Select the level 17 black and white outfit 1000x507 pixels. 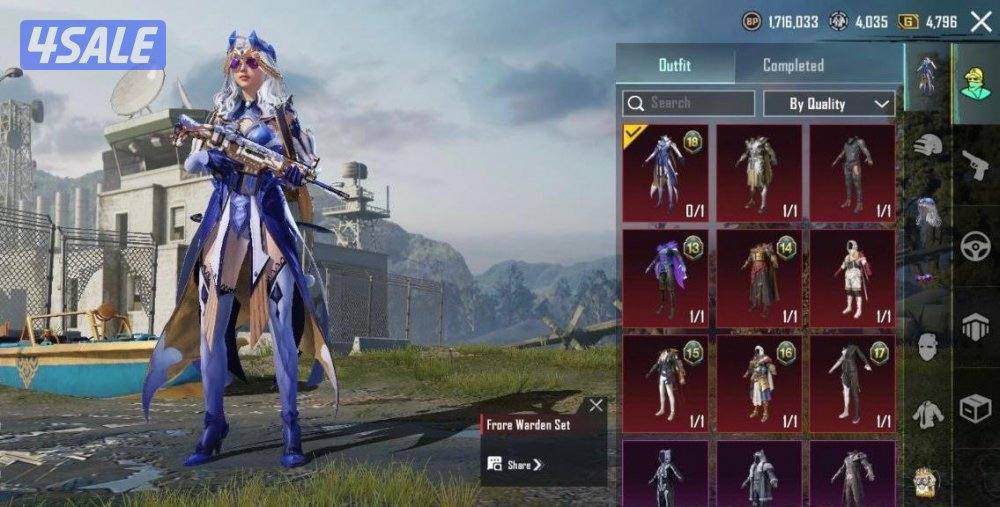coord(852,384)
